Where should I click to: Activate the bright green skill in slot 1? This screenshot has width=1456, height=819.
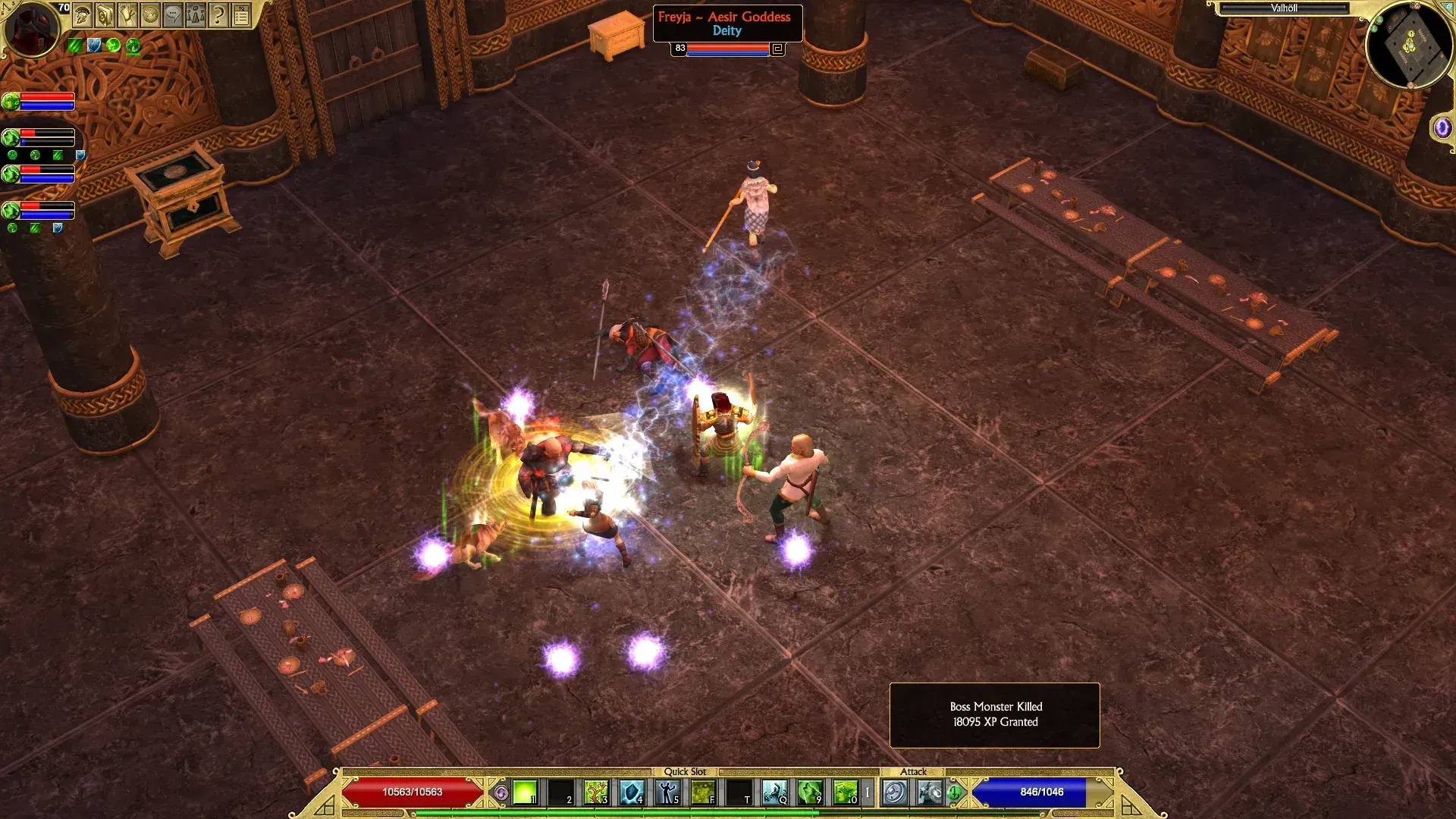525,792
